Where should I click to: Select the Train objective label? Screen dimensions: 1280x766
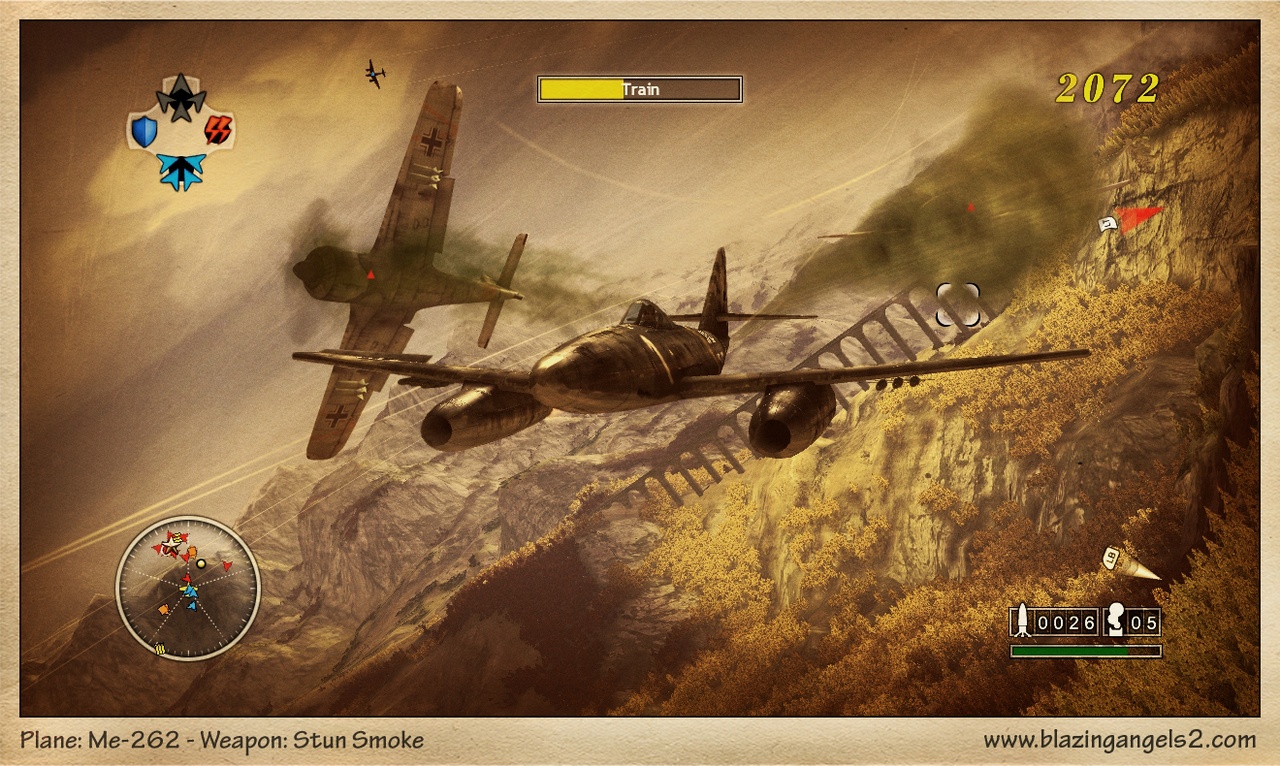tap(641, 89)
